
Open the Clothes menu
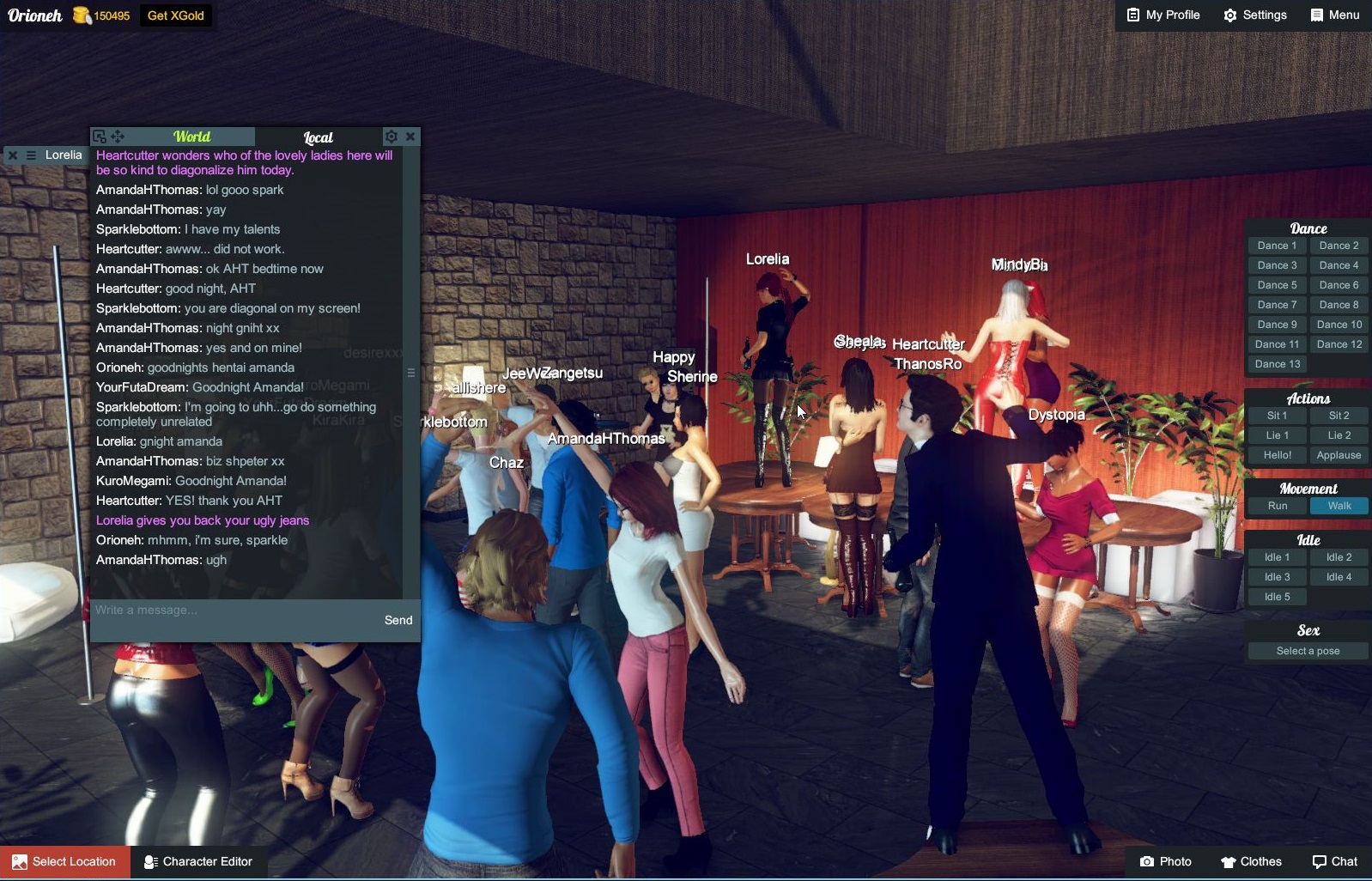click(x=1251, y=862)
